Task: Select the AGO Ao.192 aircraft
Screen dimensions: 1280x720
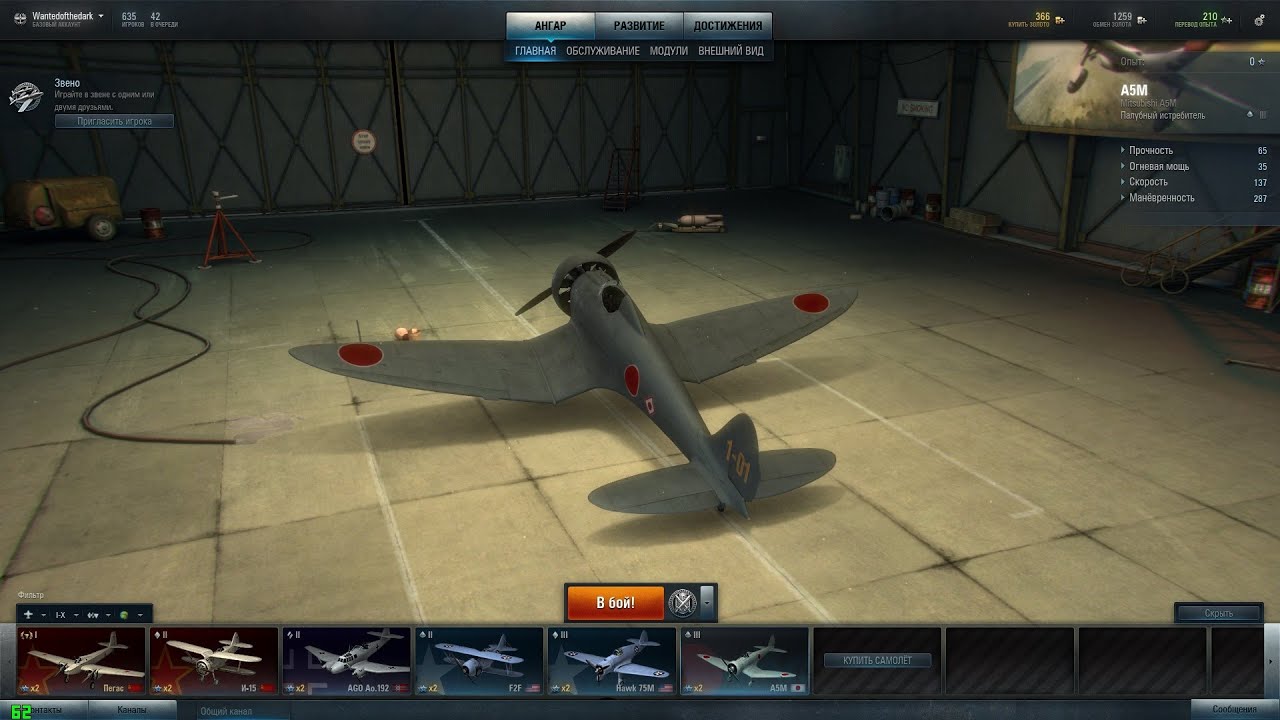Action: pos(346,661)
